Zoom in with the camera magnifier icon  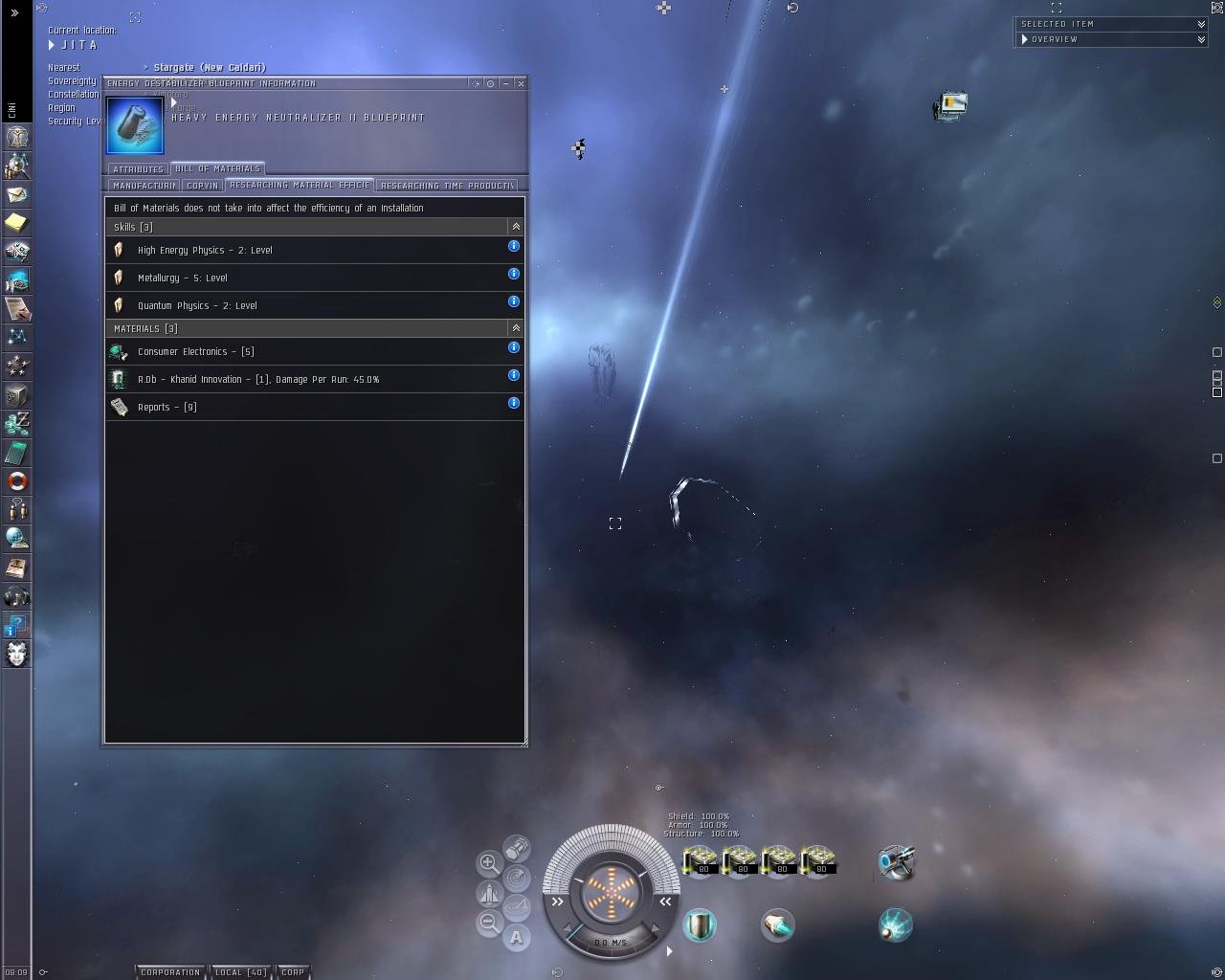pyautogui.click(x=488, y=863)
